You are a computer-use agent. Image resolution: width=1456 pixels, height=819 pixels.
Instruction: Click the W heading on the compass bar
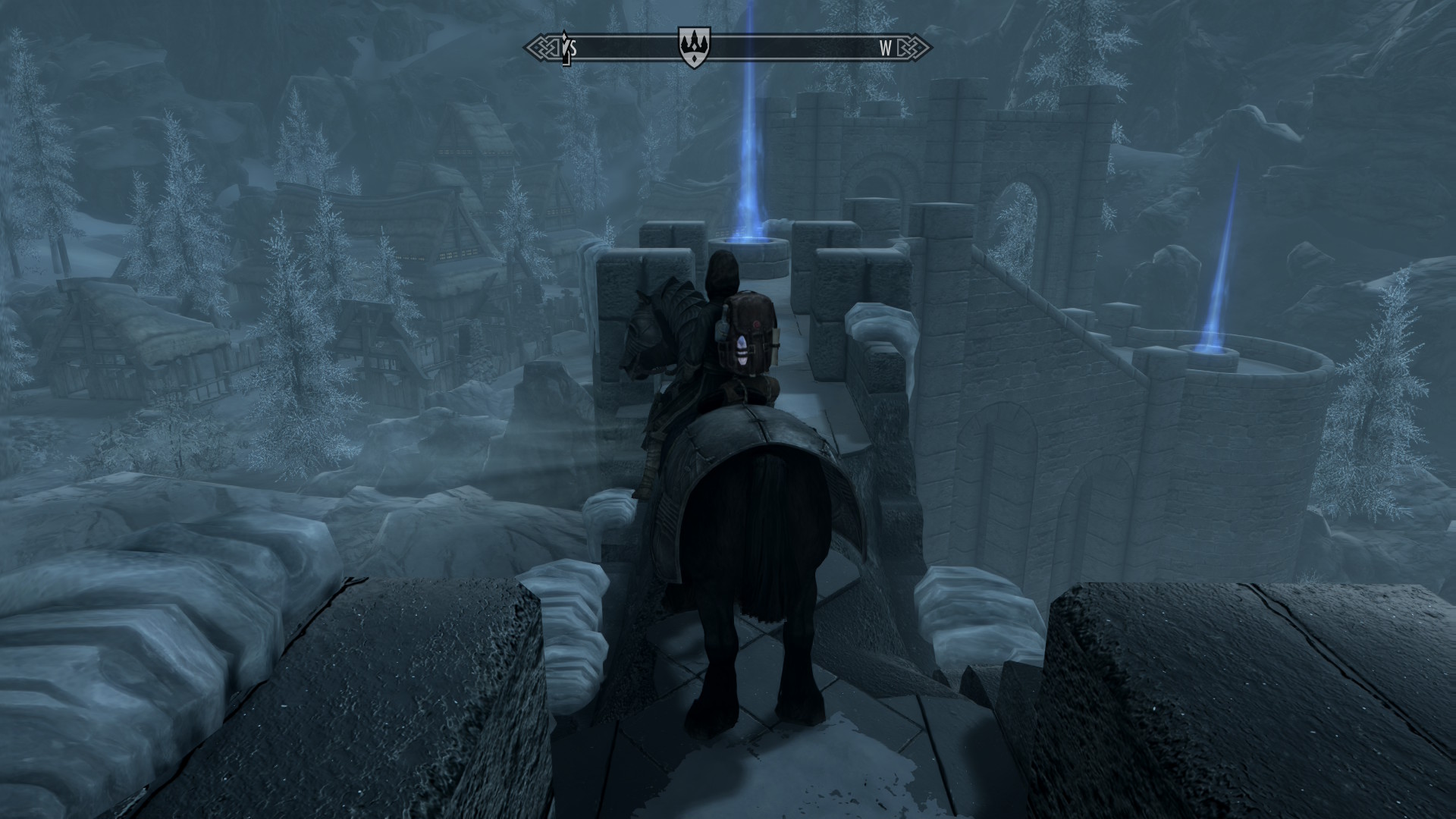point(885,49)
